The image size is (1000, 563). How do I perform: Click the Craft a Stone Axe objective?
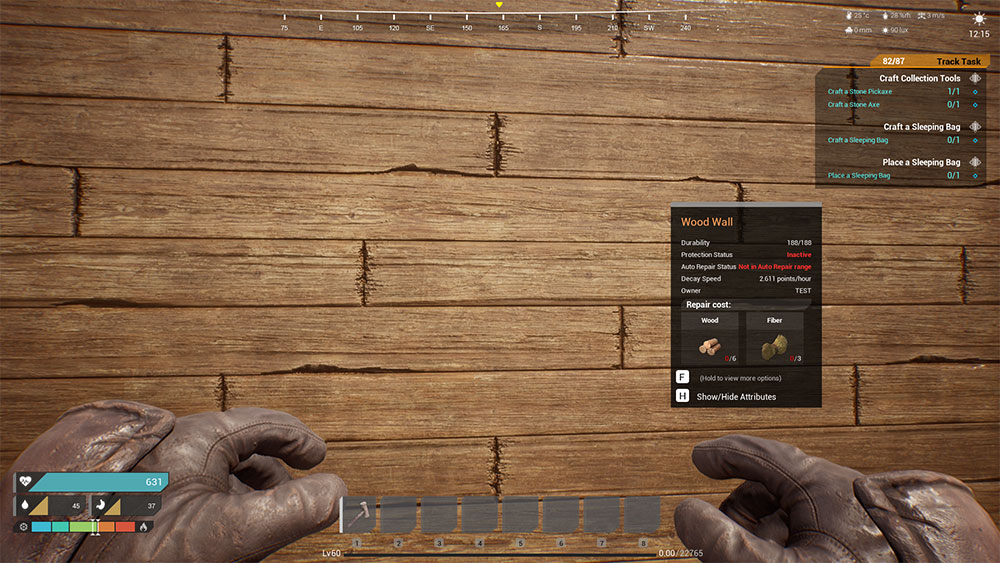853,105
